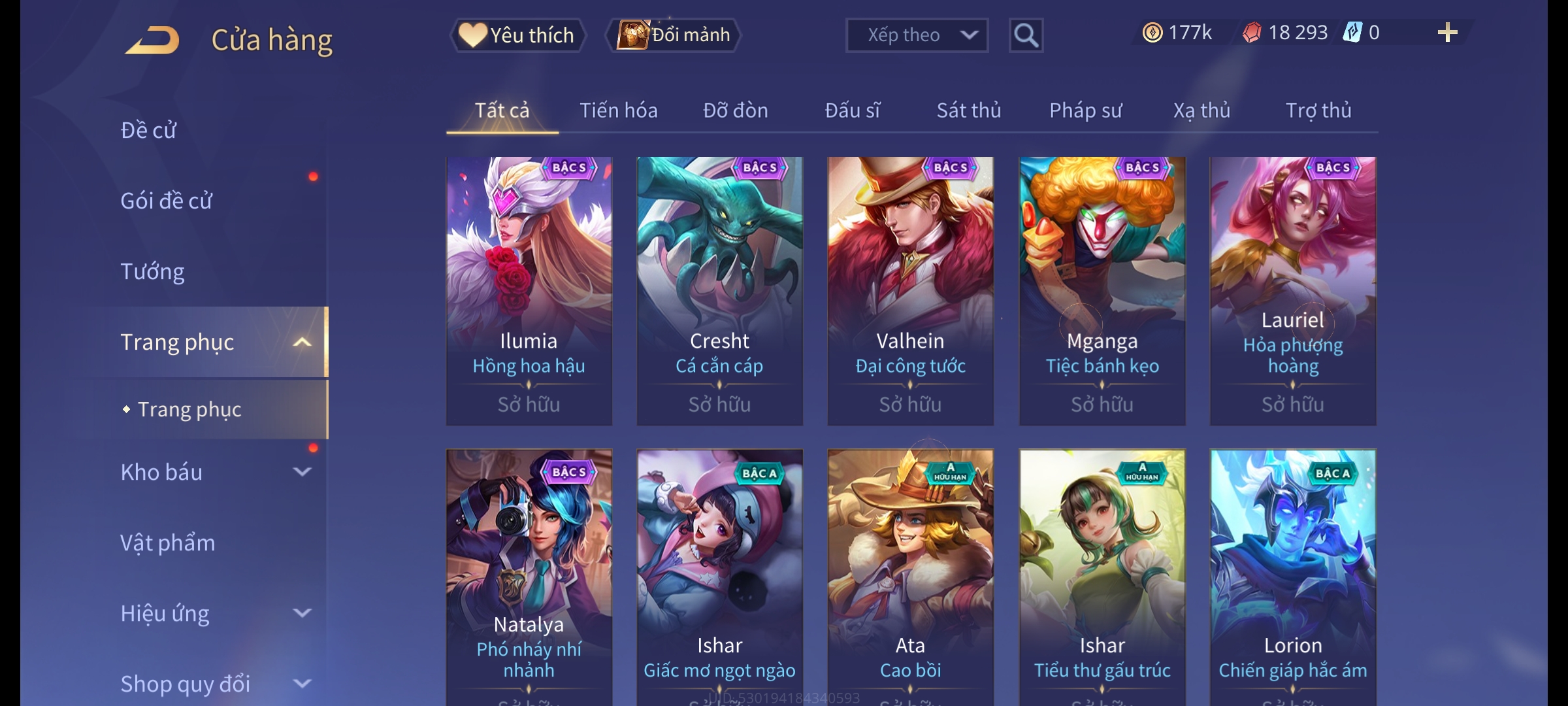Open the Xạ thủ tab
Screen dimensions: 1568x706
[1201, 110]
